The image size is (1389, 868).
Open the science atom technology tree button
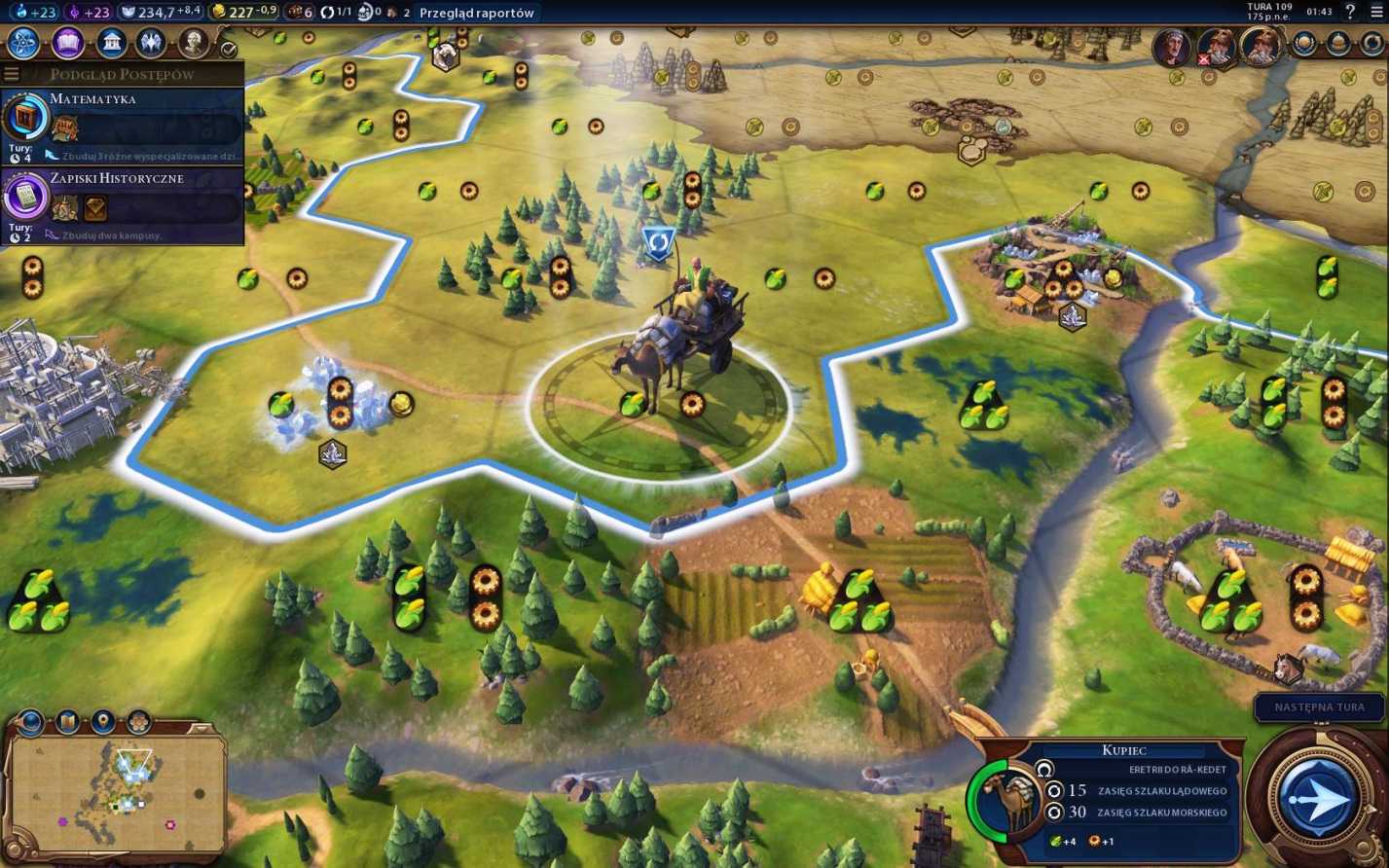[x=23, y=43]
